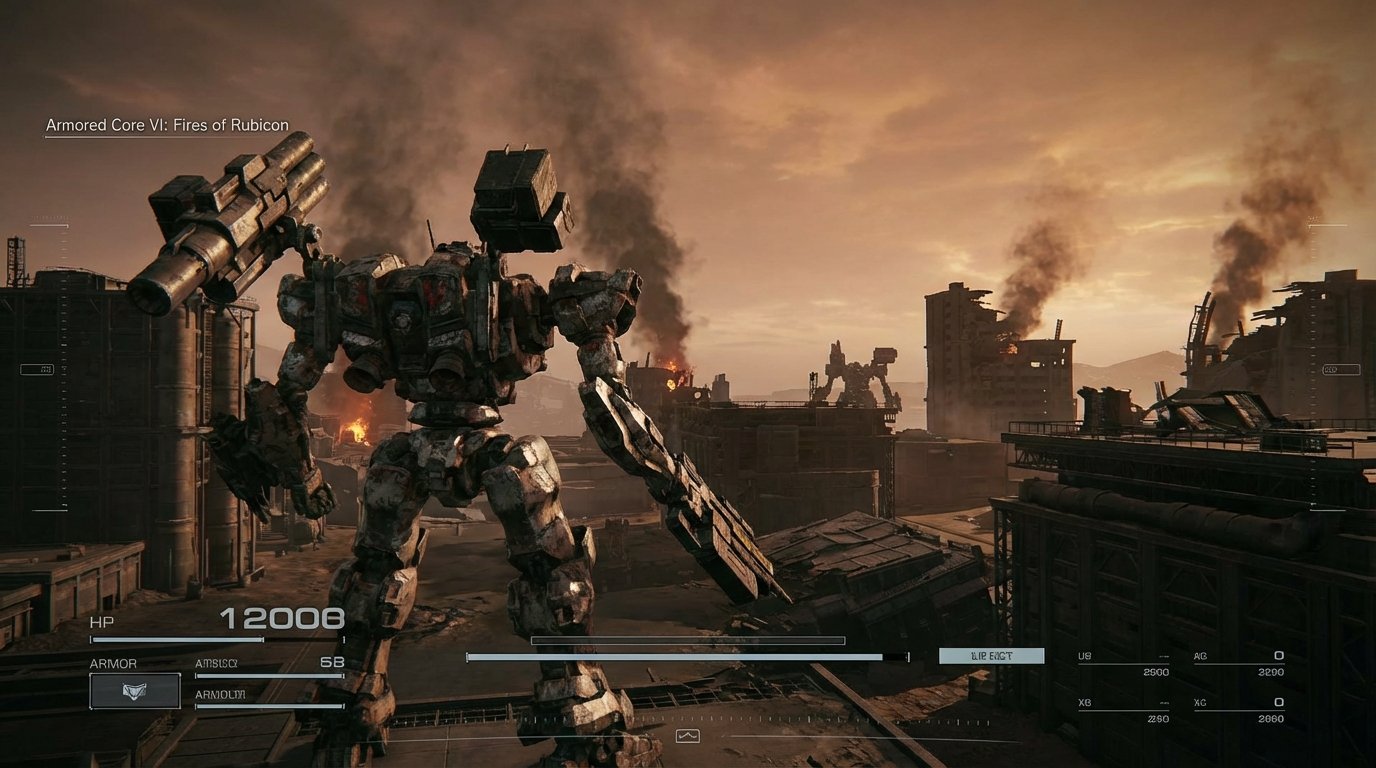The image size is (1376, 768).
Task: Expand the ARMOR status panel
Action: point(113,662)
